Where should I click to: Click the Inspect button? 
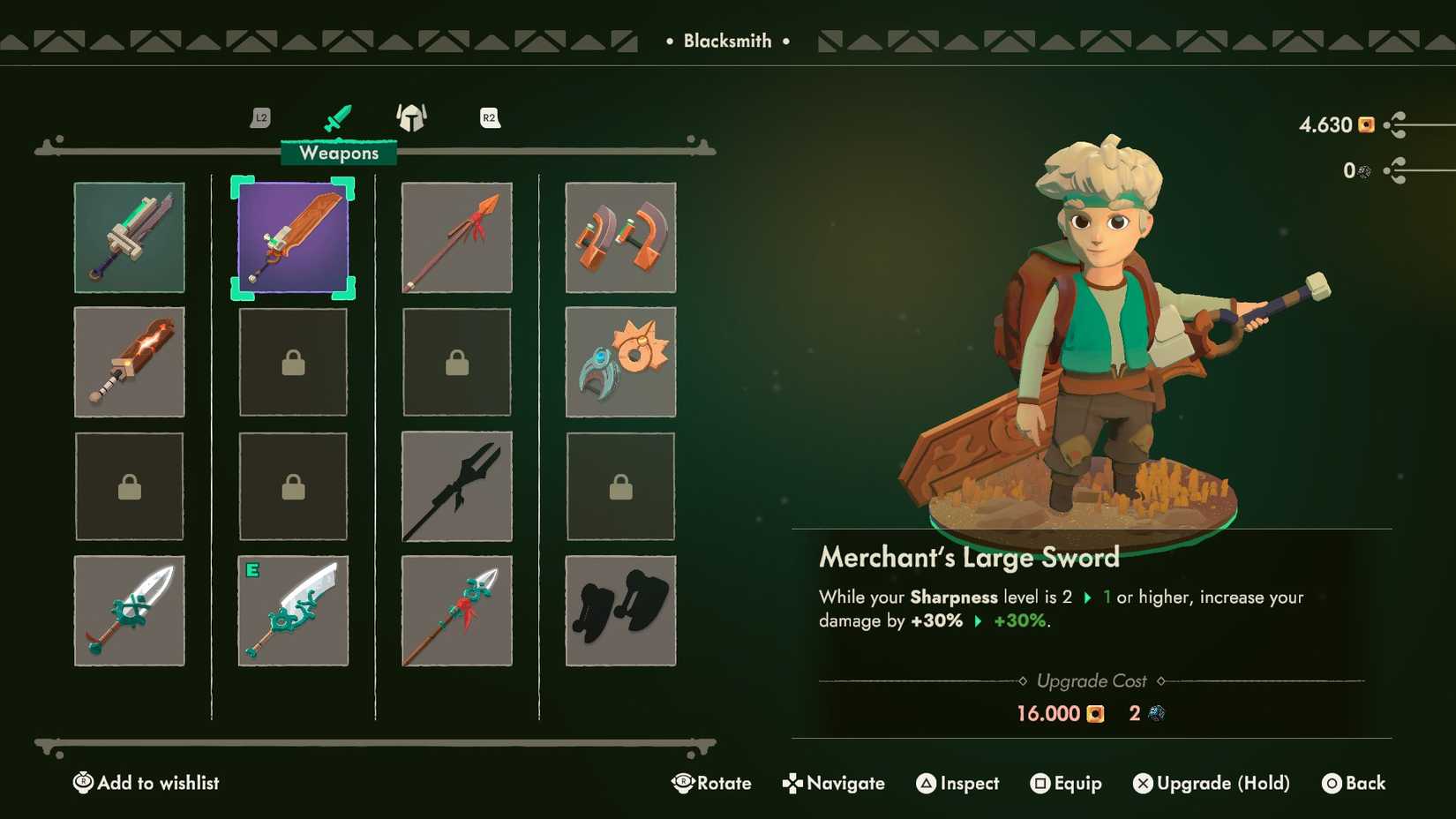(957, 783)
